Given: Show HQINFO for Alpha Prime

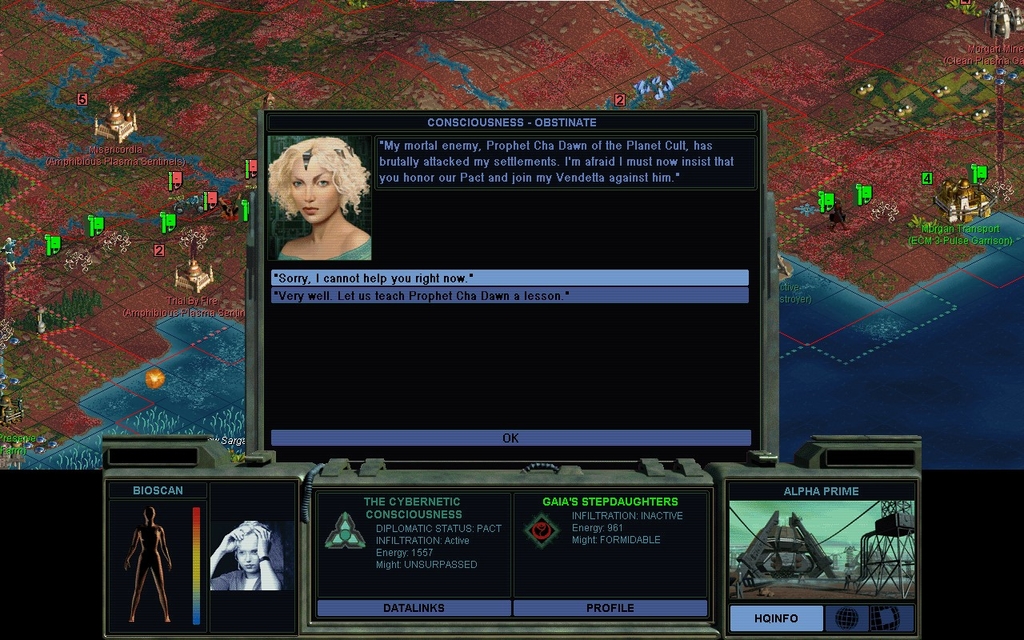Looking at the screenshot, I should coord(776,619).
